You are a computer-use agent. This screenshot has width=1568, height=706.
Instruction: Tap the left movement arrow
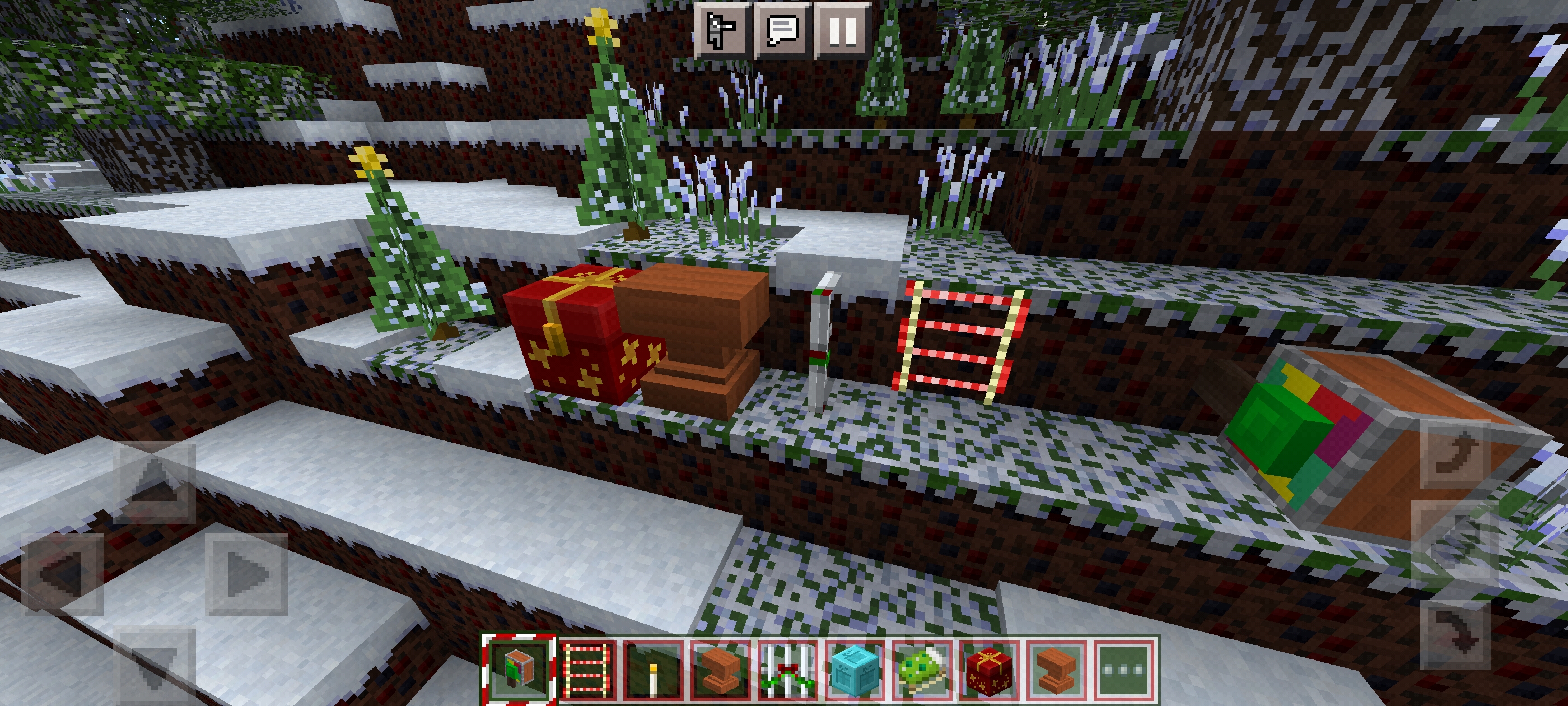(62, 574)
